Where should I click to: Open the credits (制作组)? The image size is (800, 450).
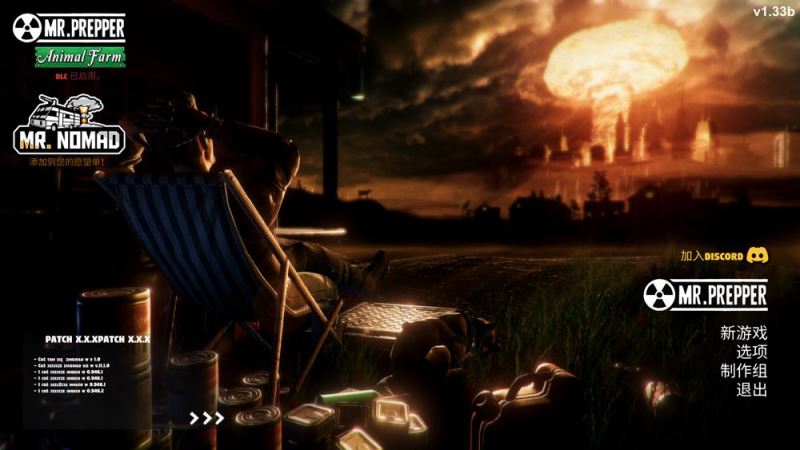(743, 371)
